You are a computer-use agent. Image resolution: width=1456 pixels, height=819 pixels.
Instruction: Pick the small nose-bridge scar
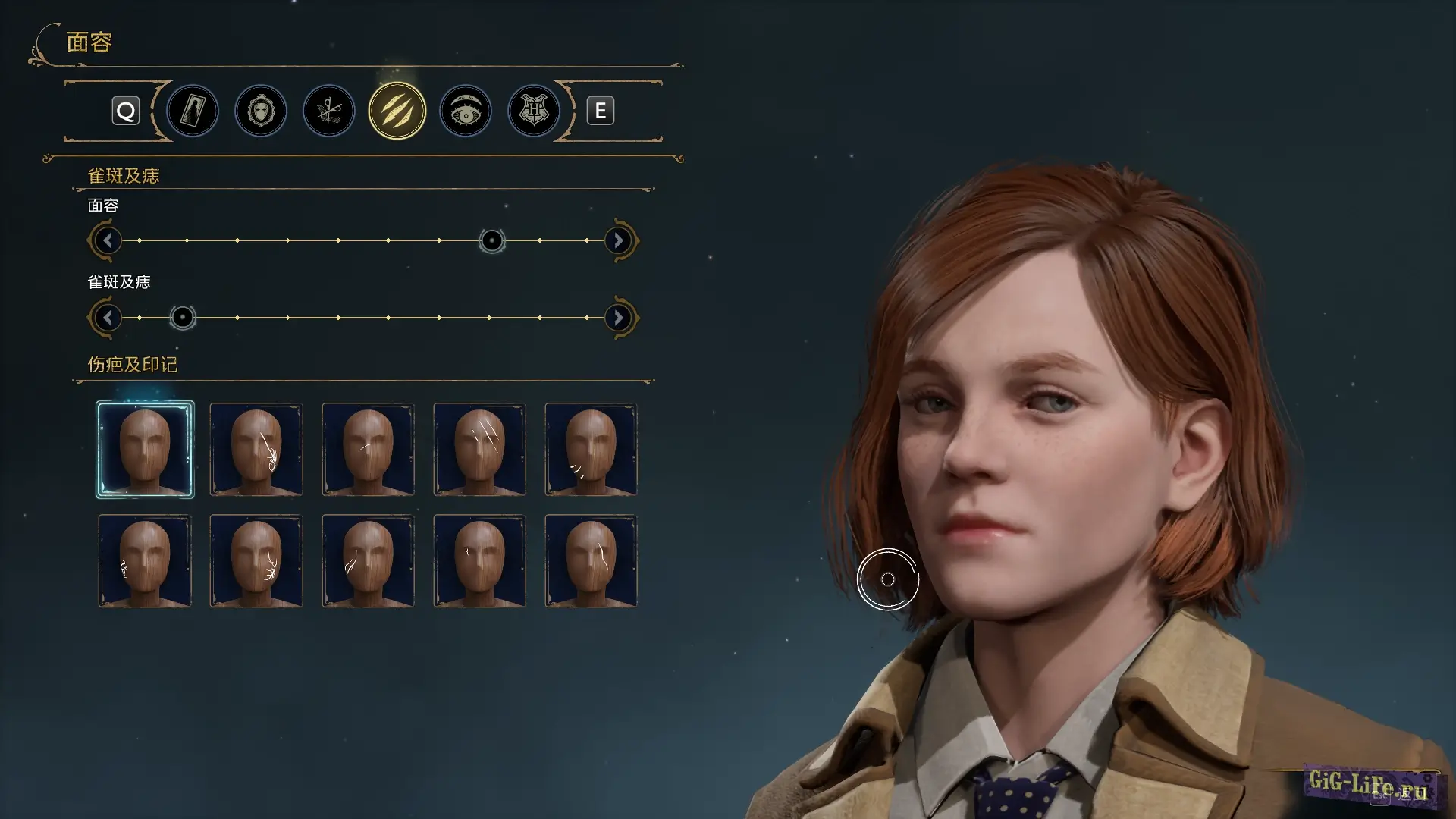pyautogui.click(x=368, y=450)
